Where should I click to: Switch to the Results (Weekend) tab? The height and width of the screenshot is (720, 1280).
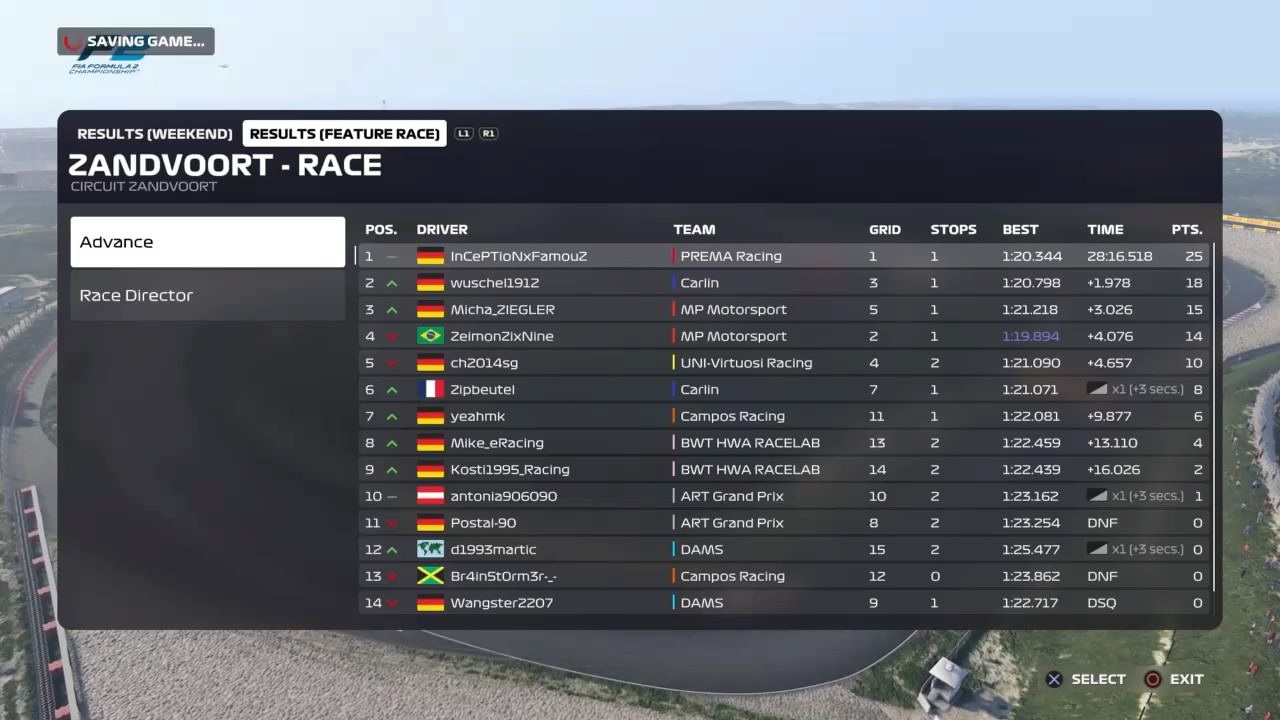[155, 134]
